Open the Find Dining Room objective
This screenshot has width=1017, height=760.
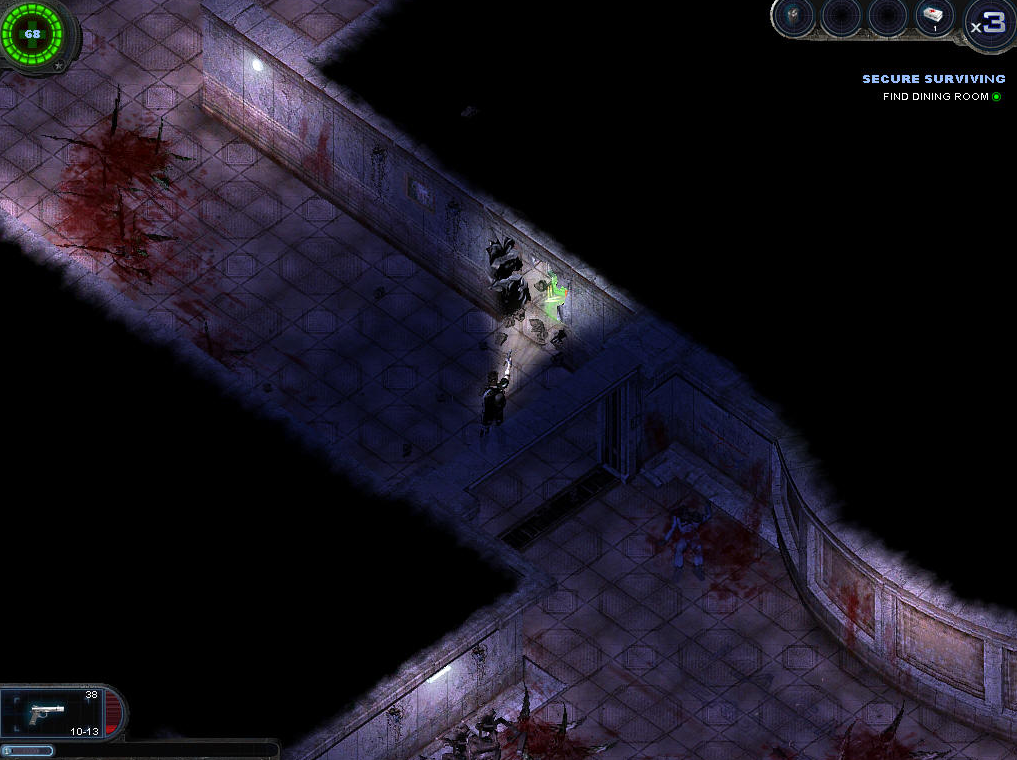click(x=935, y=97)
